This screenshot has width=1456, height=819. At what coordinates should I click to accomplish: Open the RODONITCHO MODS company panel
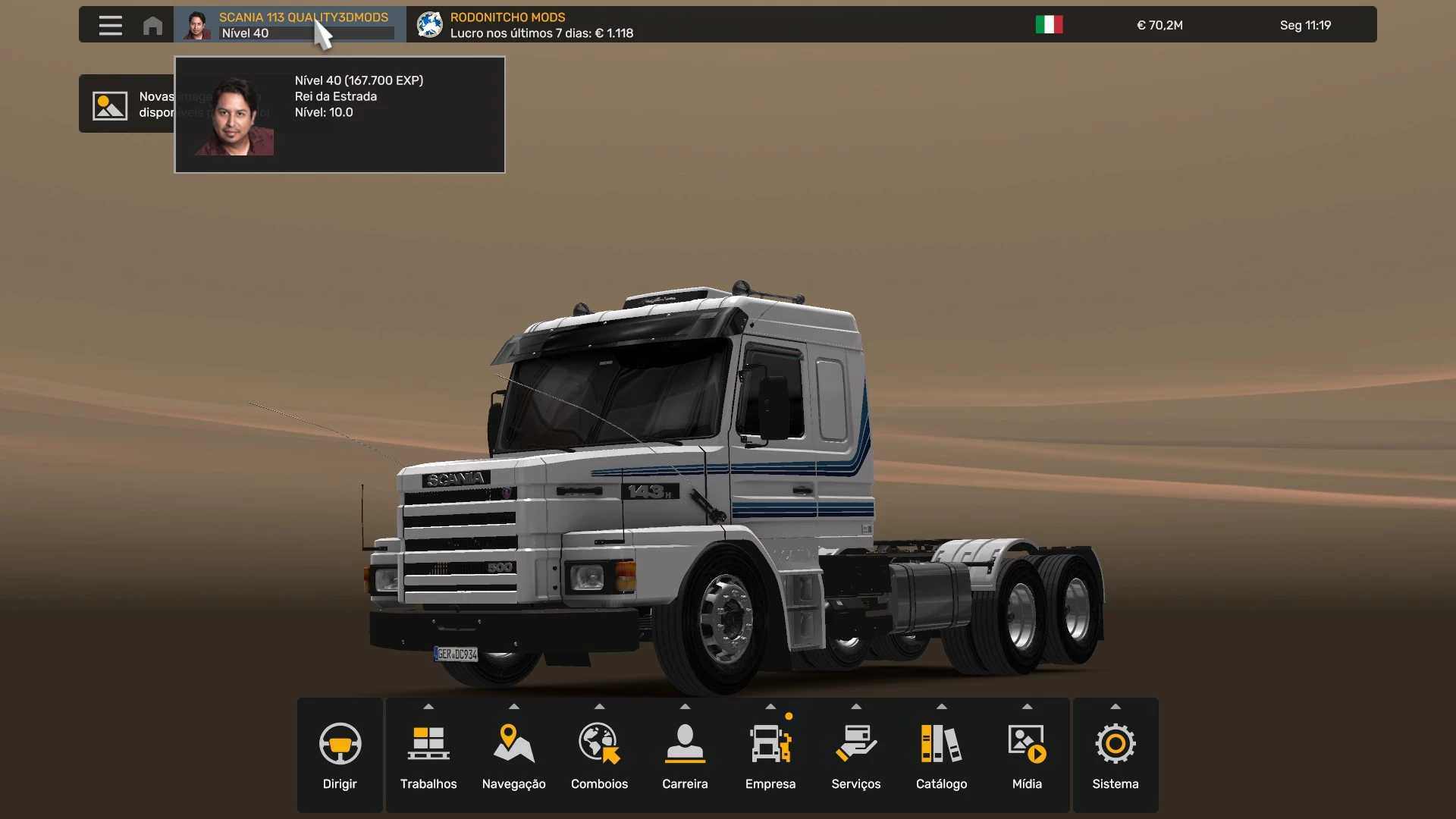pos(525,25)
